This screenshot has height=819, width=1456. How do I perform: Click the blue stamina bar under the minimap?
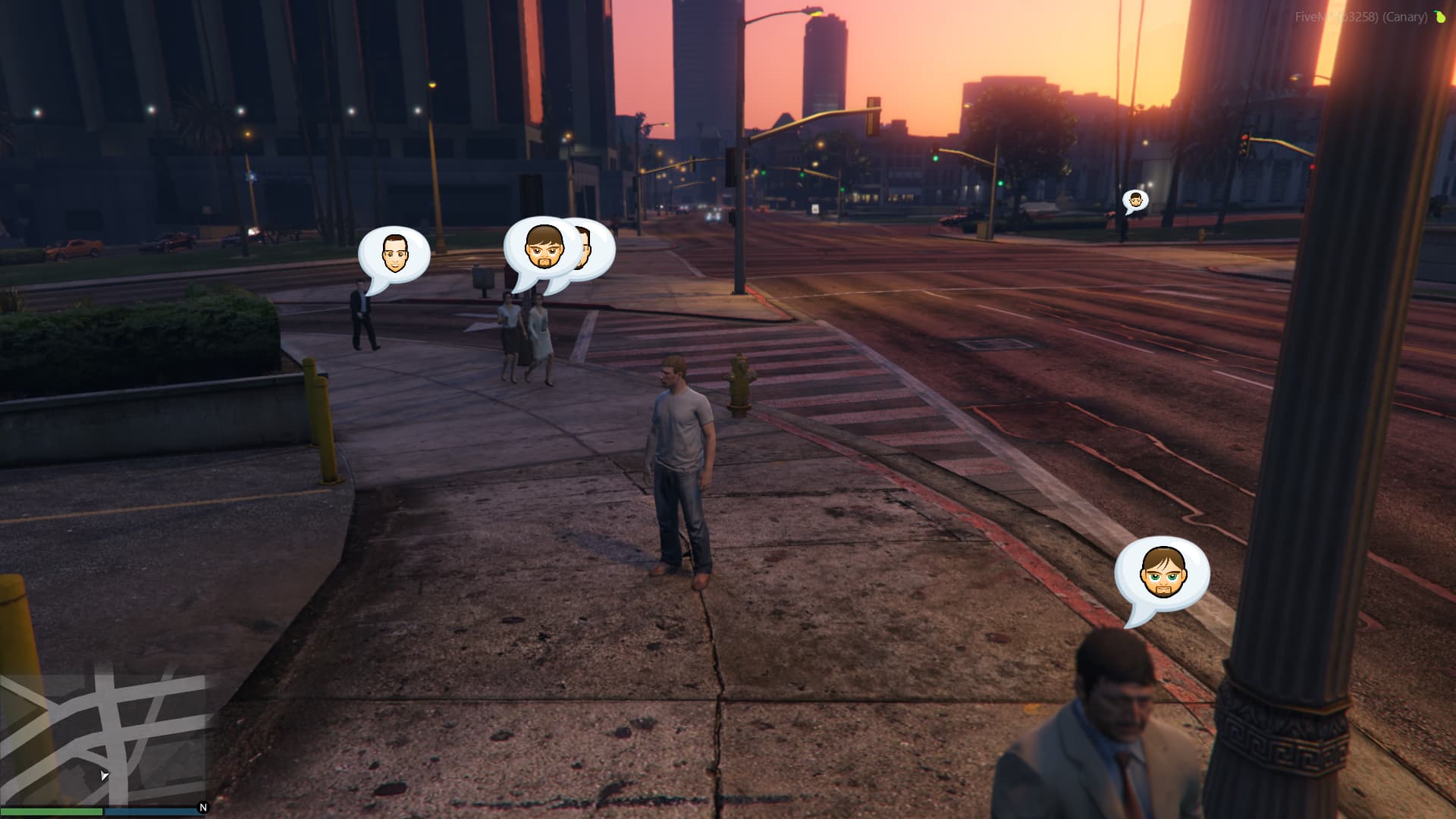[x=152, y=813]
